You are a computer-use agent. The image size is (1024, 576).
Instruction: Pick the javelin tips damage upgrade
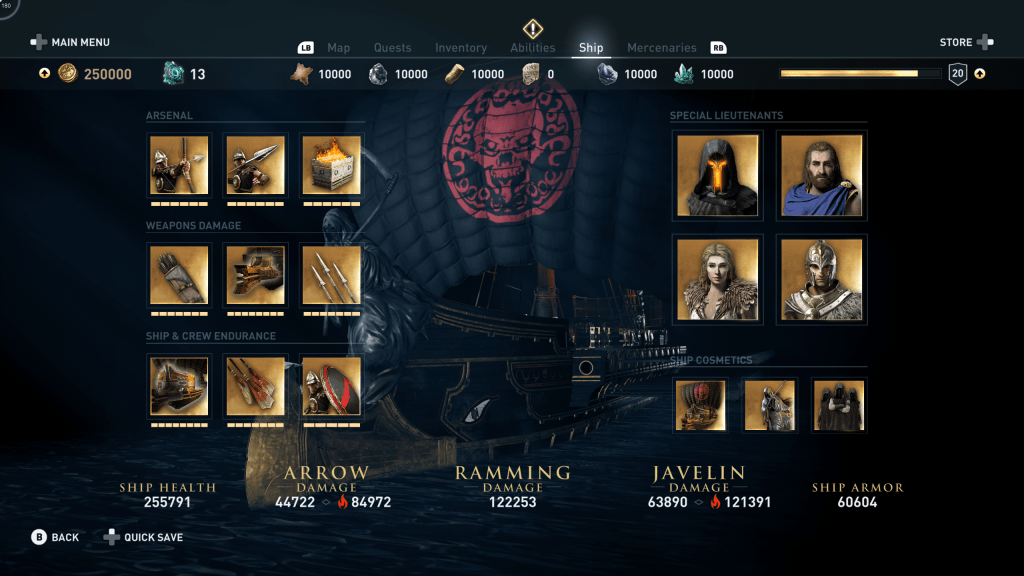(331, 275)
